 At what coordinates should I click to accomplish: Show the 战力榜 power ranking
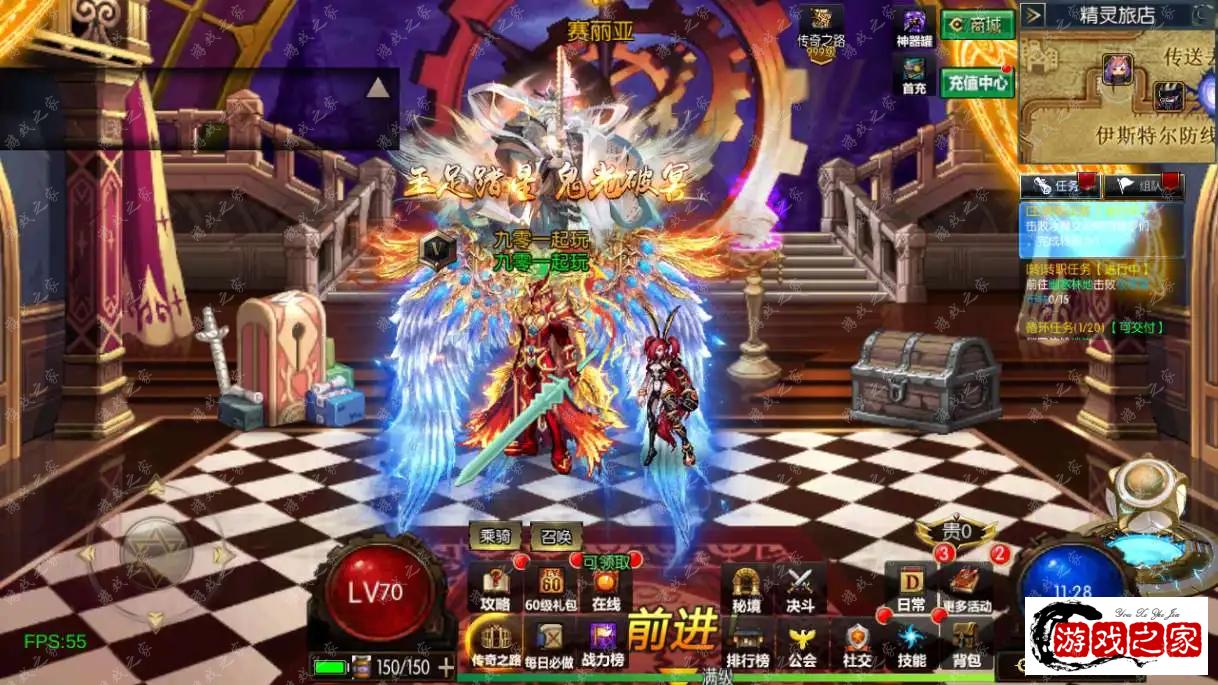pos(603,643)
